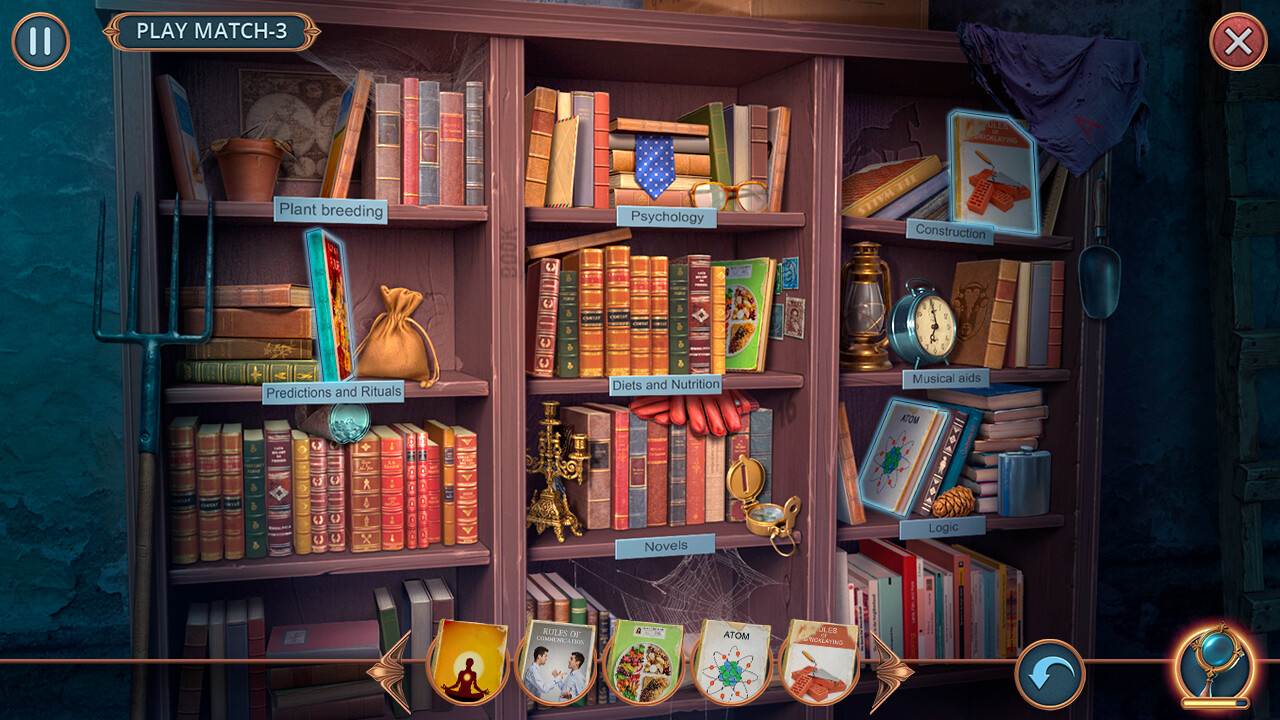Select the Construction shelf label
Screen dimensions: 1280x720
point(949,233)
